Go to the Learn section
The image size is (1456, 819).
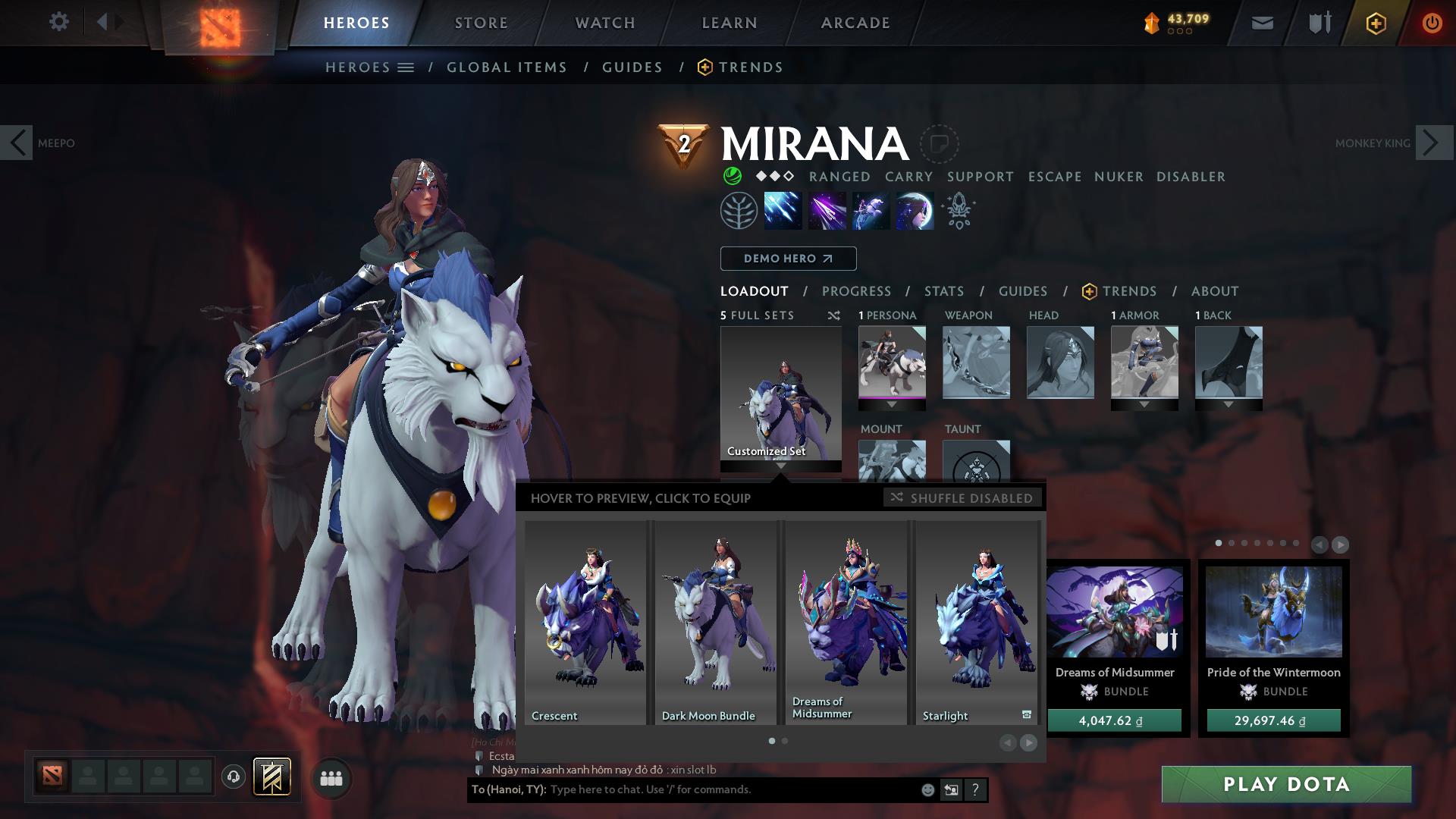[x=729, y=23]
